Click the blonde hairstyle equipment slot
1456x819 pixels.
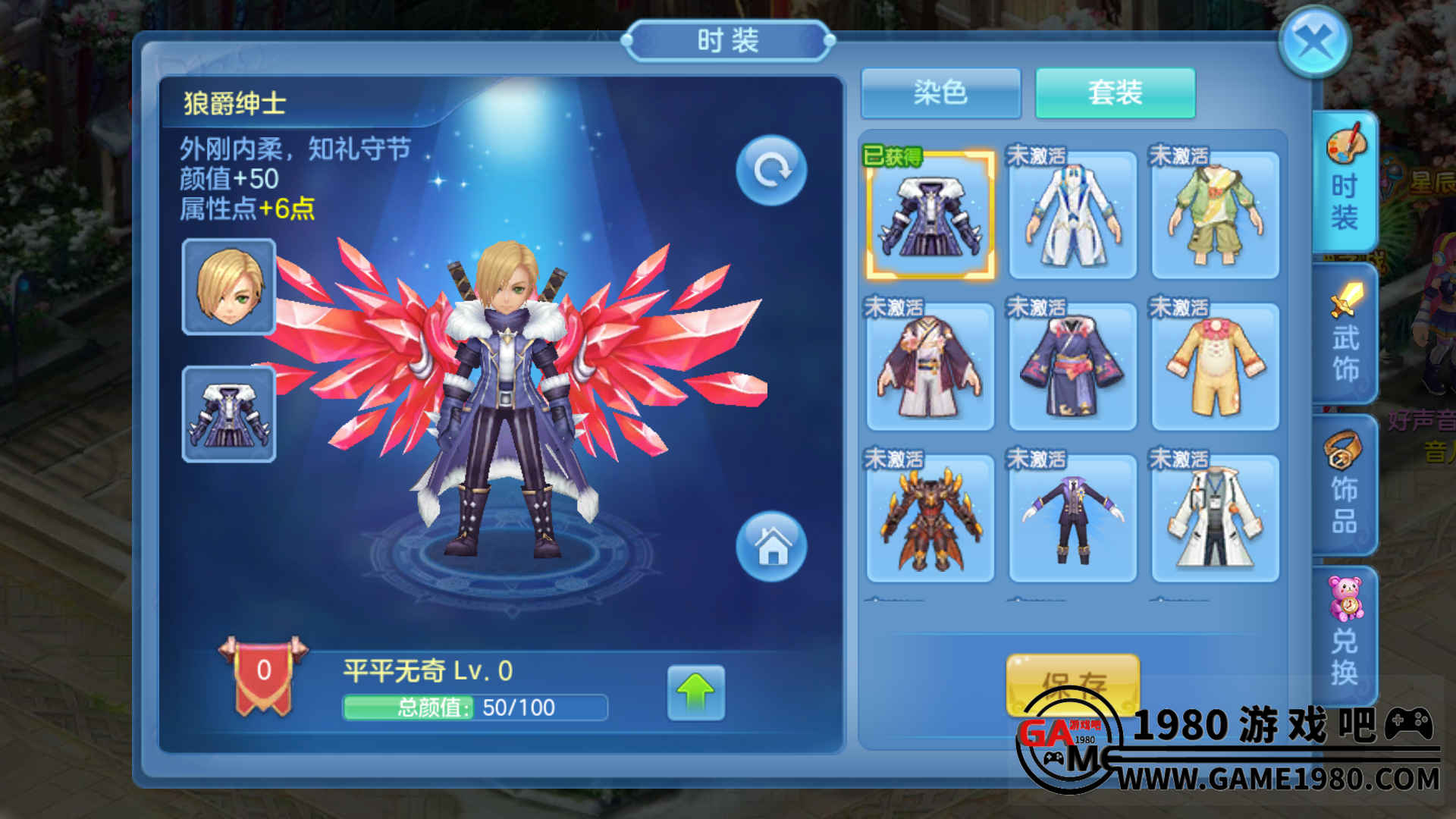tap(229, 287)
